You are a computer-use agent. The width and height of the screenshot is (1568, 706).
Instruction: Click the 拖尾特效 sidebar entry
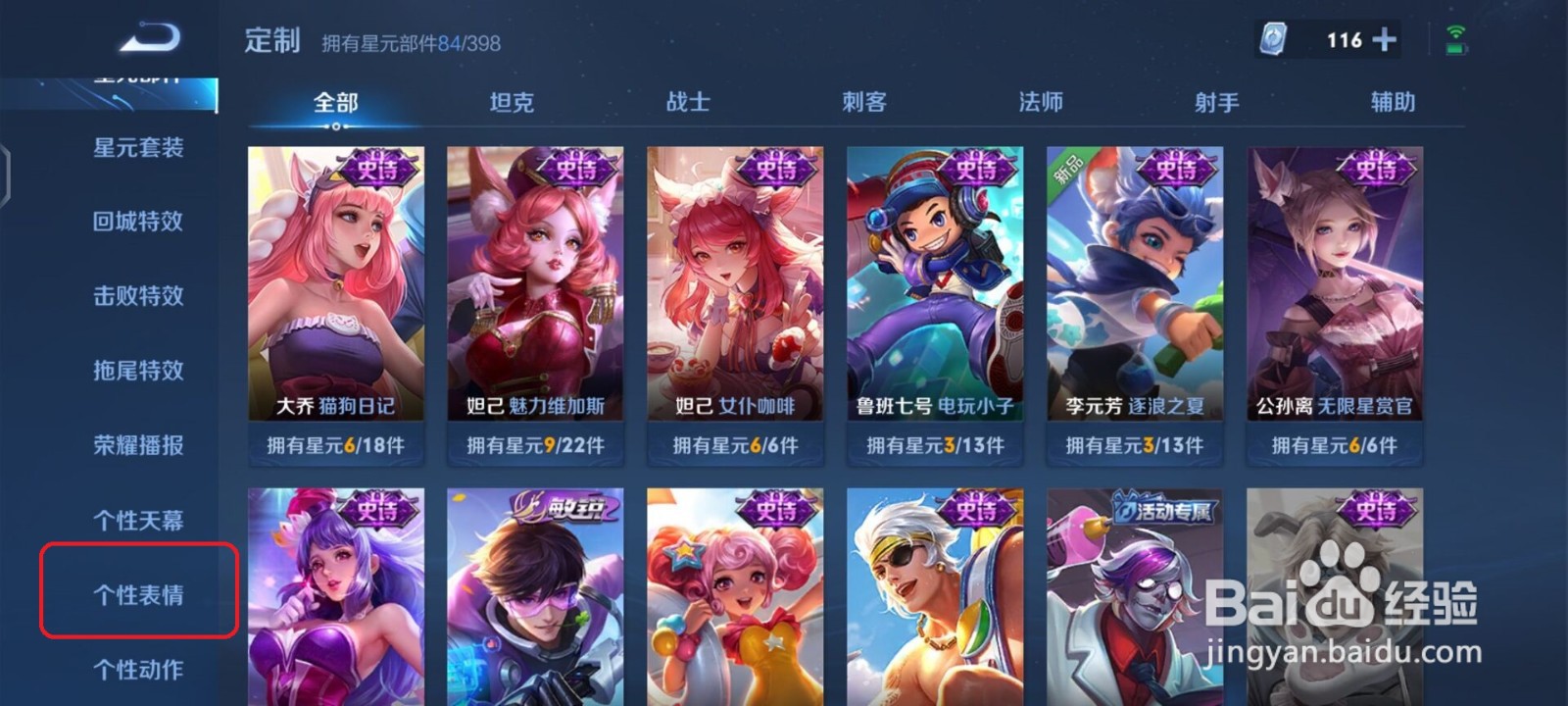[137, 372]
